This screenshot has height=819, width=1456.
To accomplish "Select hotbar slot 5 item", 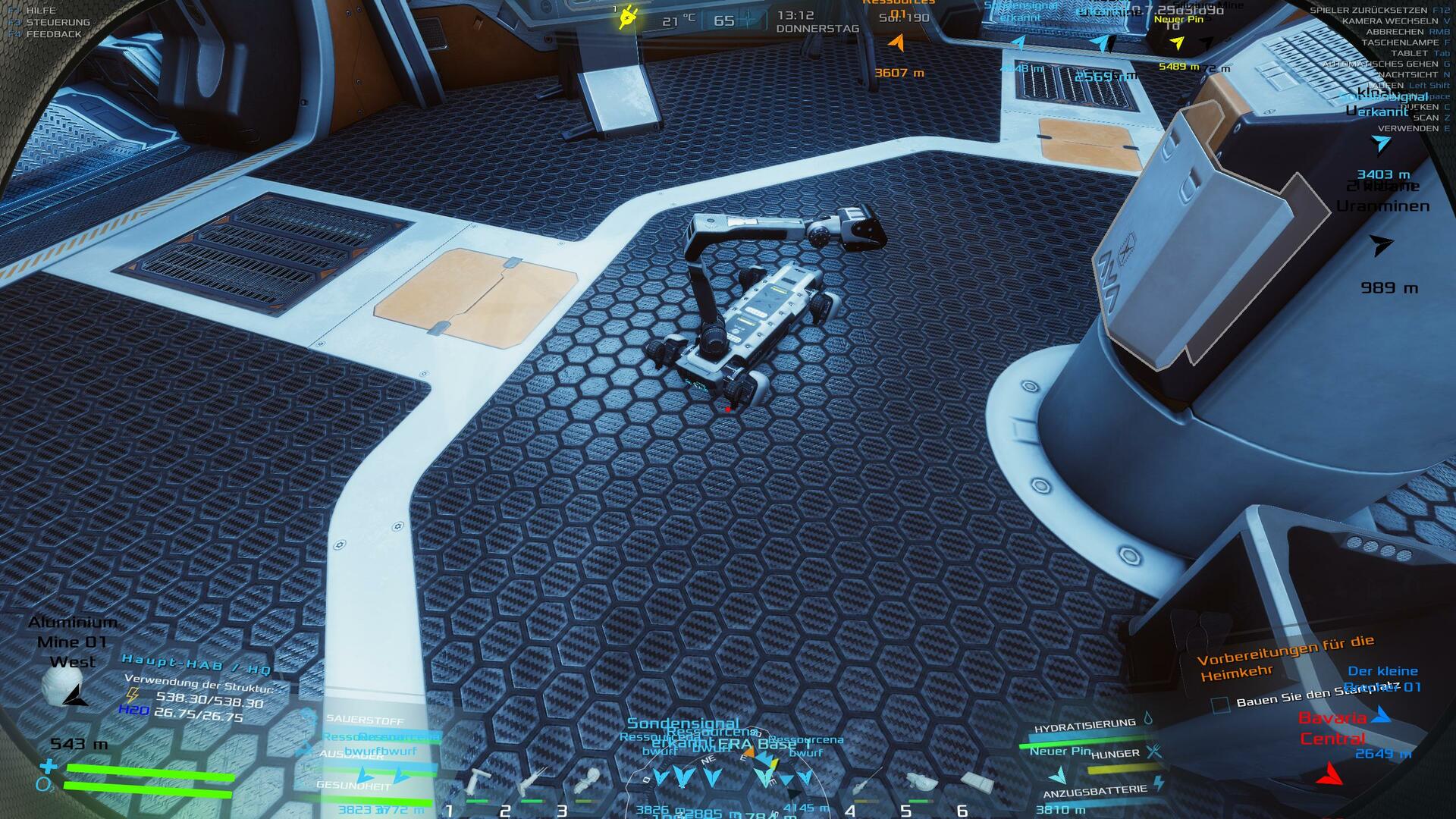I will [x=922, y=783].
